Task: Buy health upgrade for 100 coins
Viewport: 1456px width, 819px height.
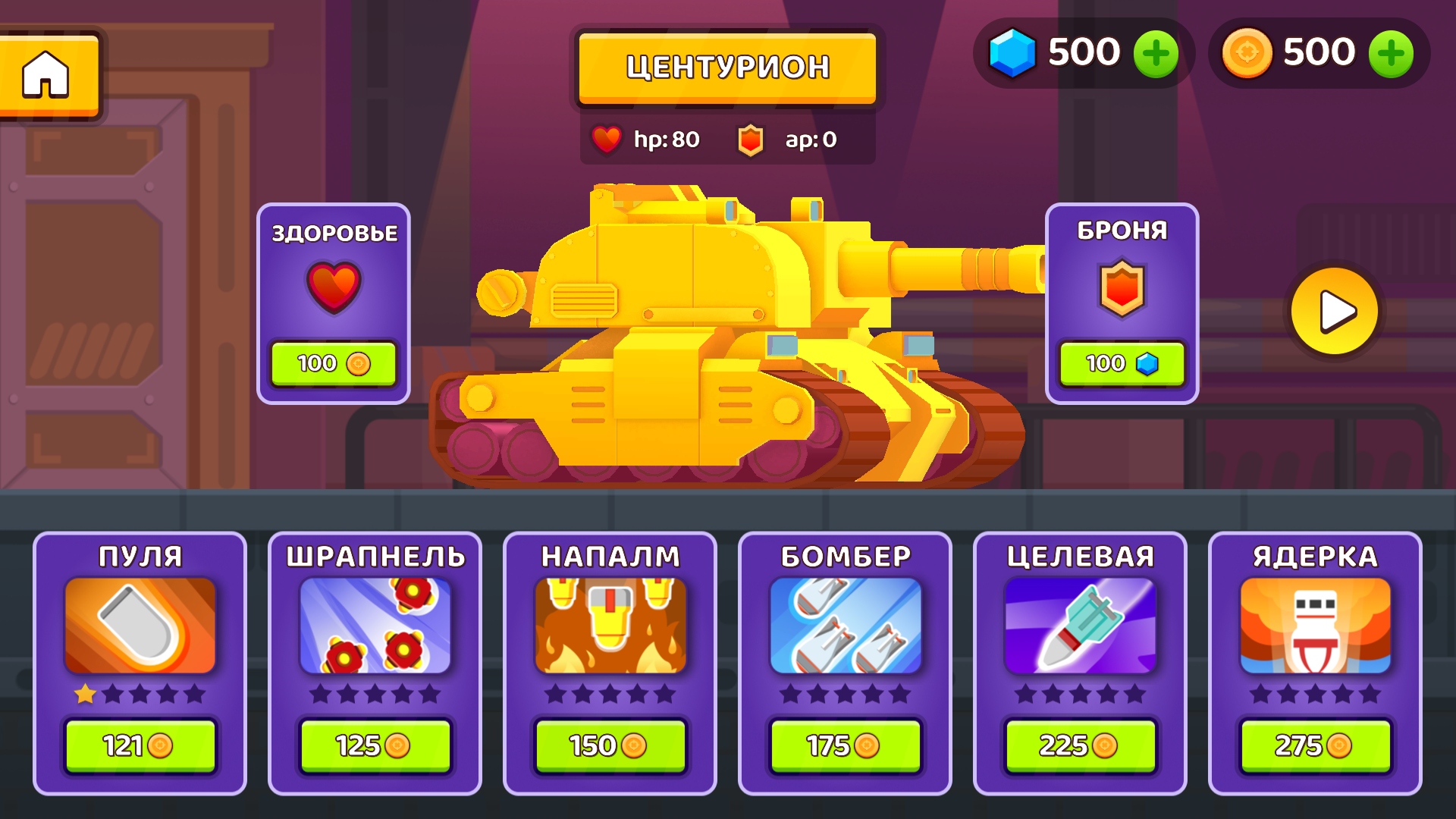Action: (x=334, y=363)
